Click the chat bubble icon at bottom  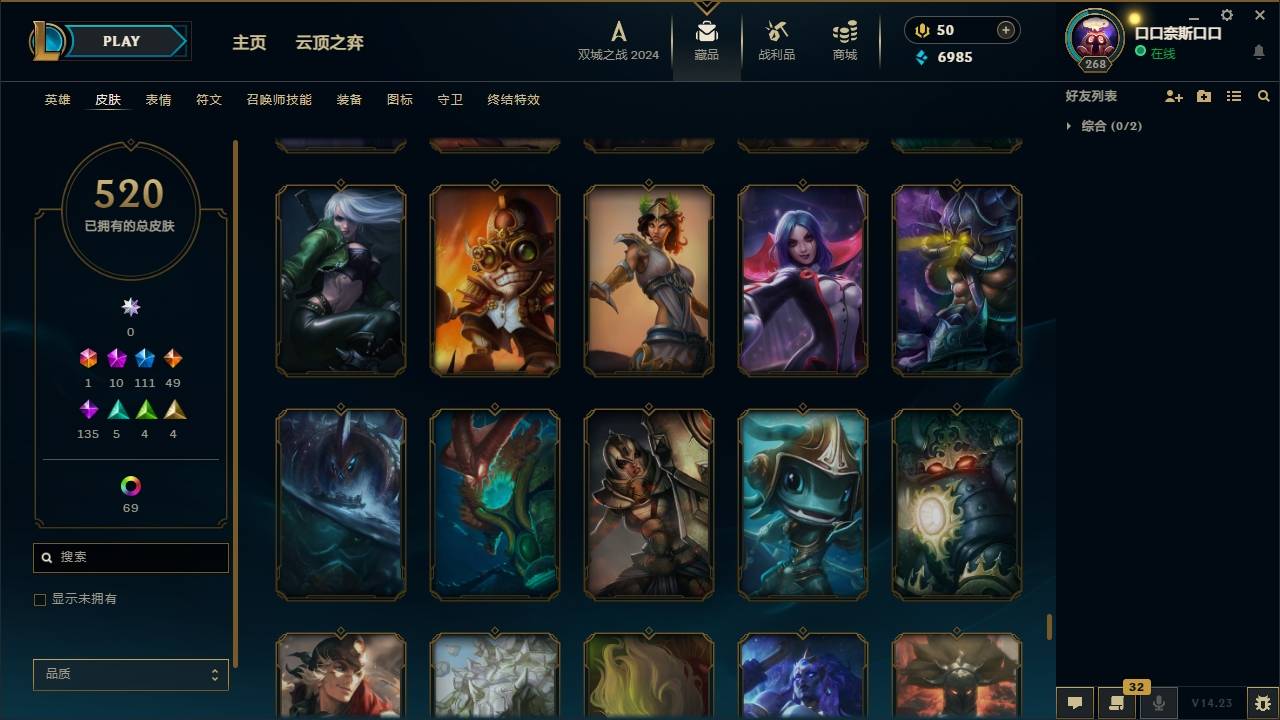click(x=1075, y=703)
